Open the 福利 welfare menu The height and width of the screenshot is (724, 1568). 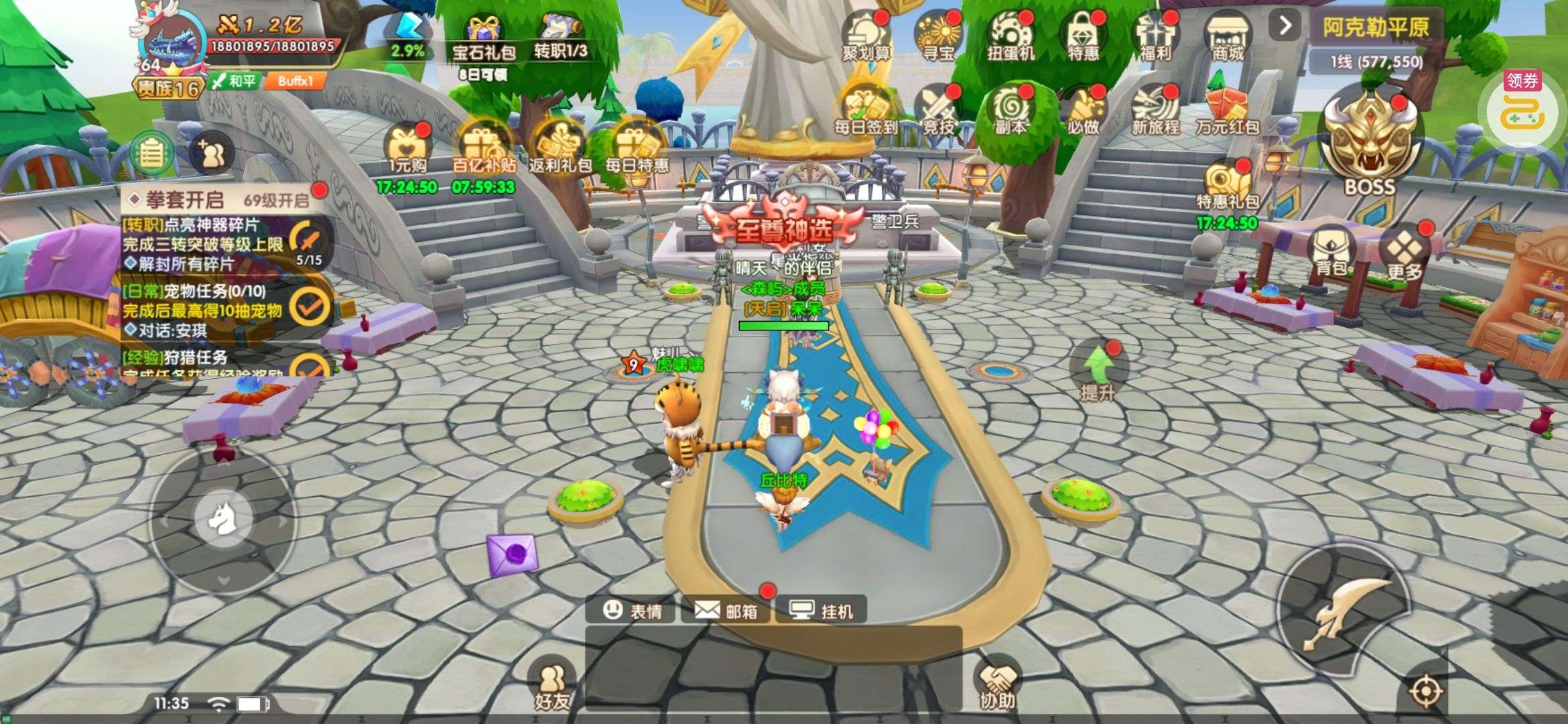coord(1155,37)
